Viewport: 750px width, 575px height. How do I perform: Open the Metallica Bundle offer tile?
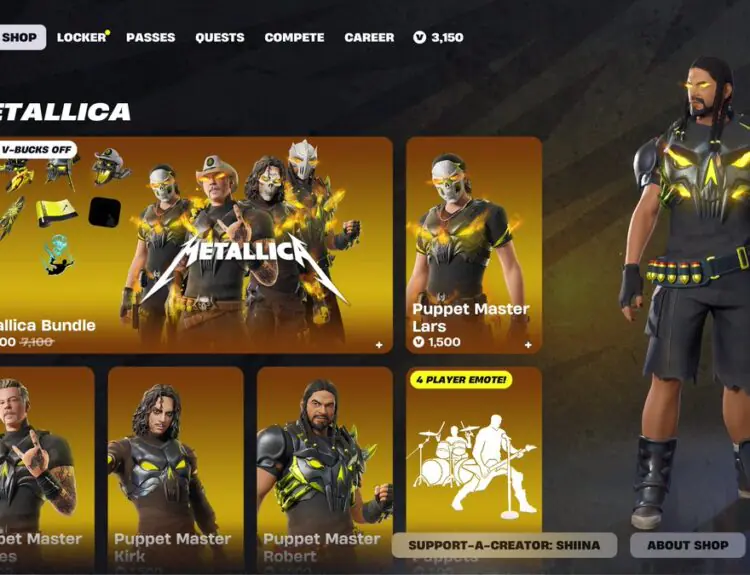click(x=195, y=245)
